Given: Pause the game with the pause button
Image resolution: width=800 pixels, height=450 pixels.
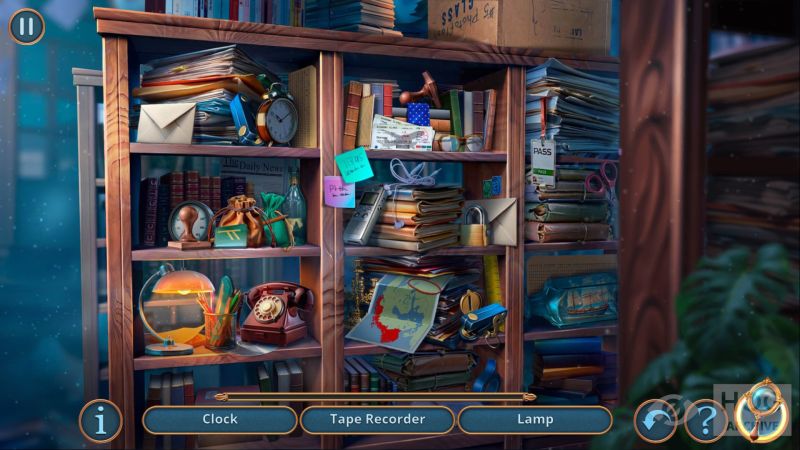Looking at the screenshot, I should 26,26.
